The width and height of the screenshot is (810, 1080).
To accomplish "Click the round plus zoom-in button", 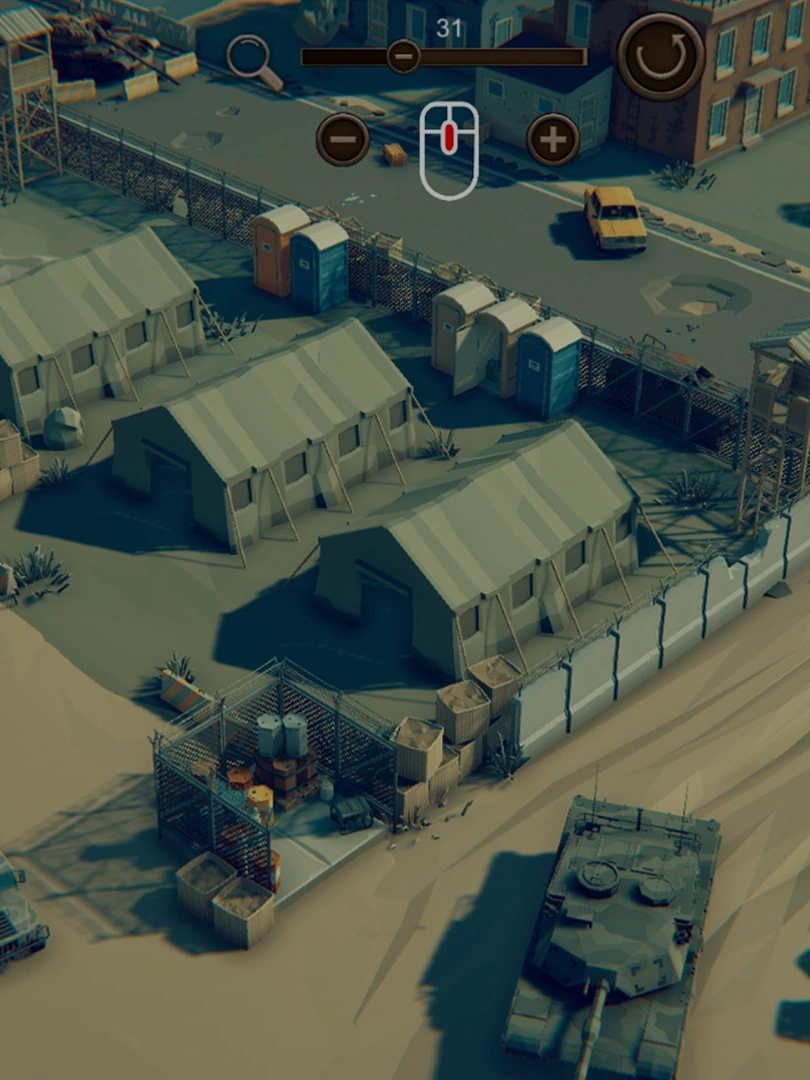I will point(553,139).
